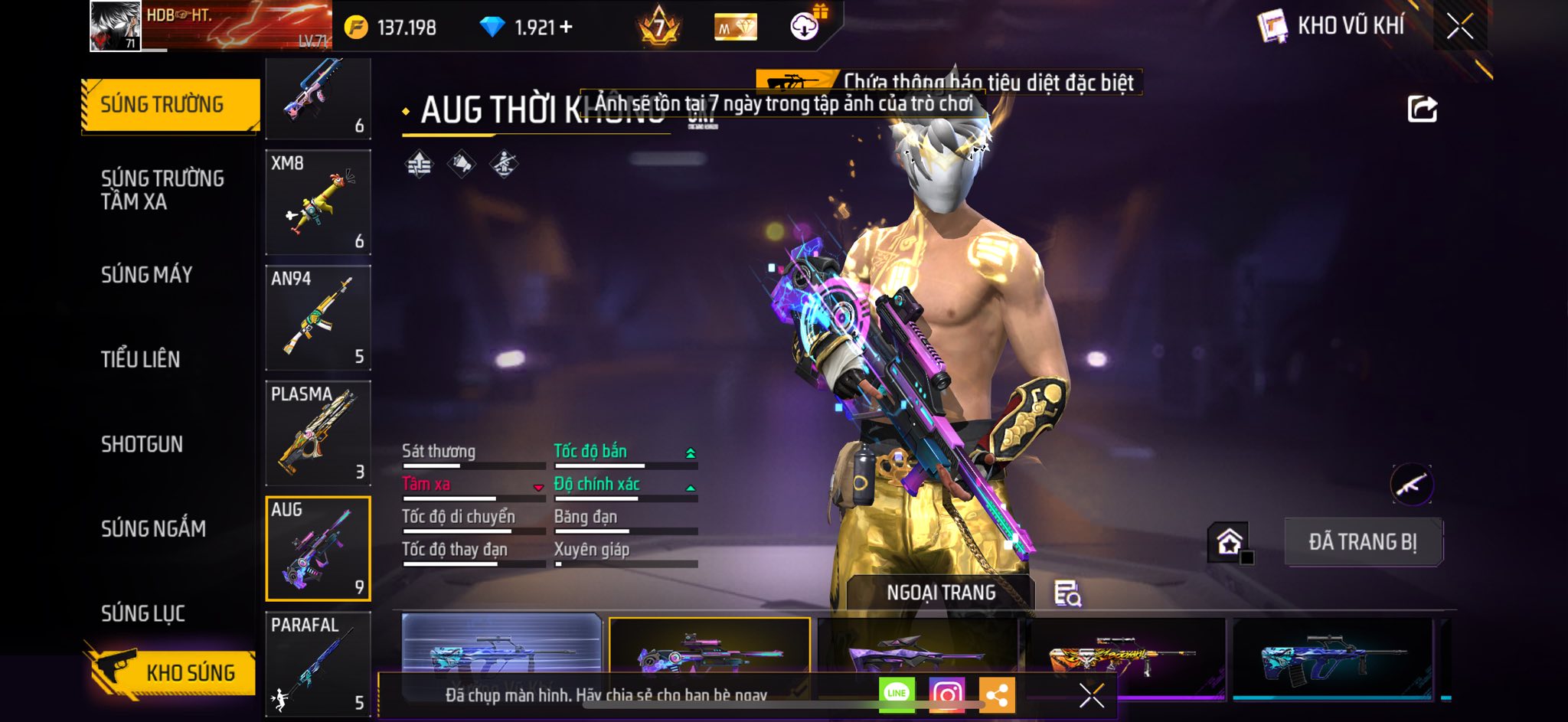Switch to the Shotgun category
This screenshot has width=1568, height=722.
coord(142,444)
